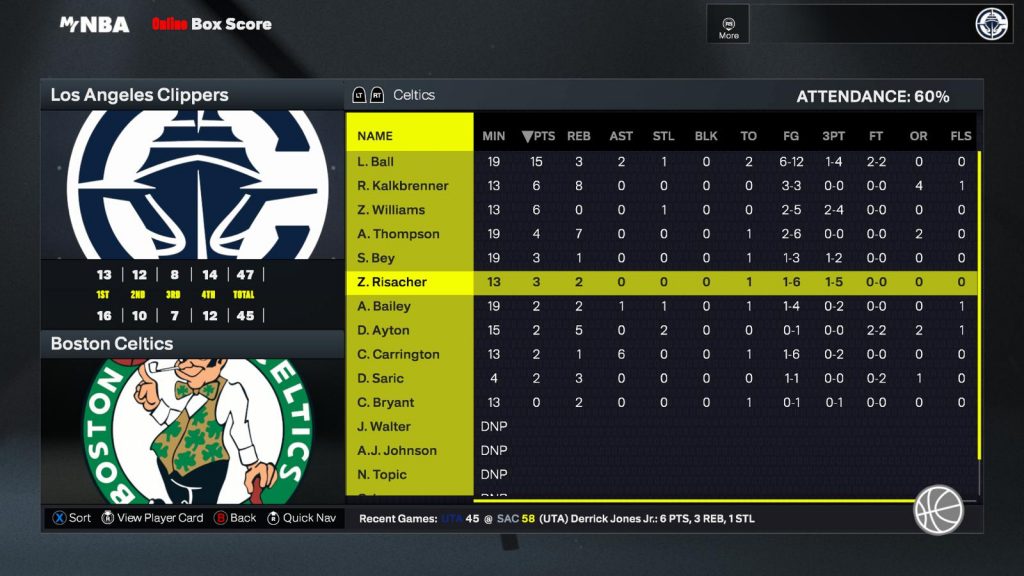Choose A.J. Johnson's DNP row
Viewport: 1024px width, 576px height.
(397, 450)
